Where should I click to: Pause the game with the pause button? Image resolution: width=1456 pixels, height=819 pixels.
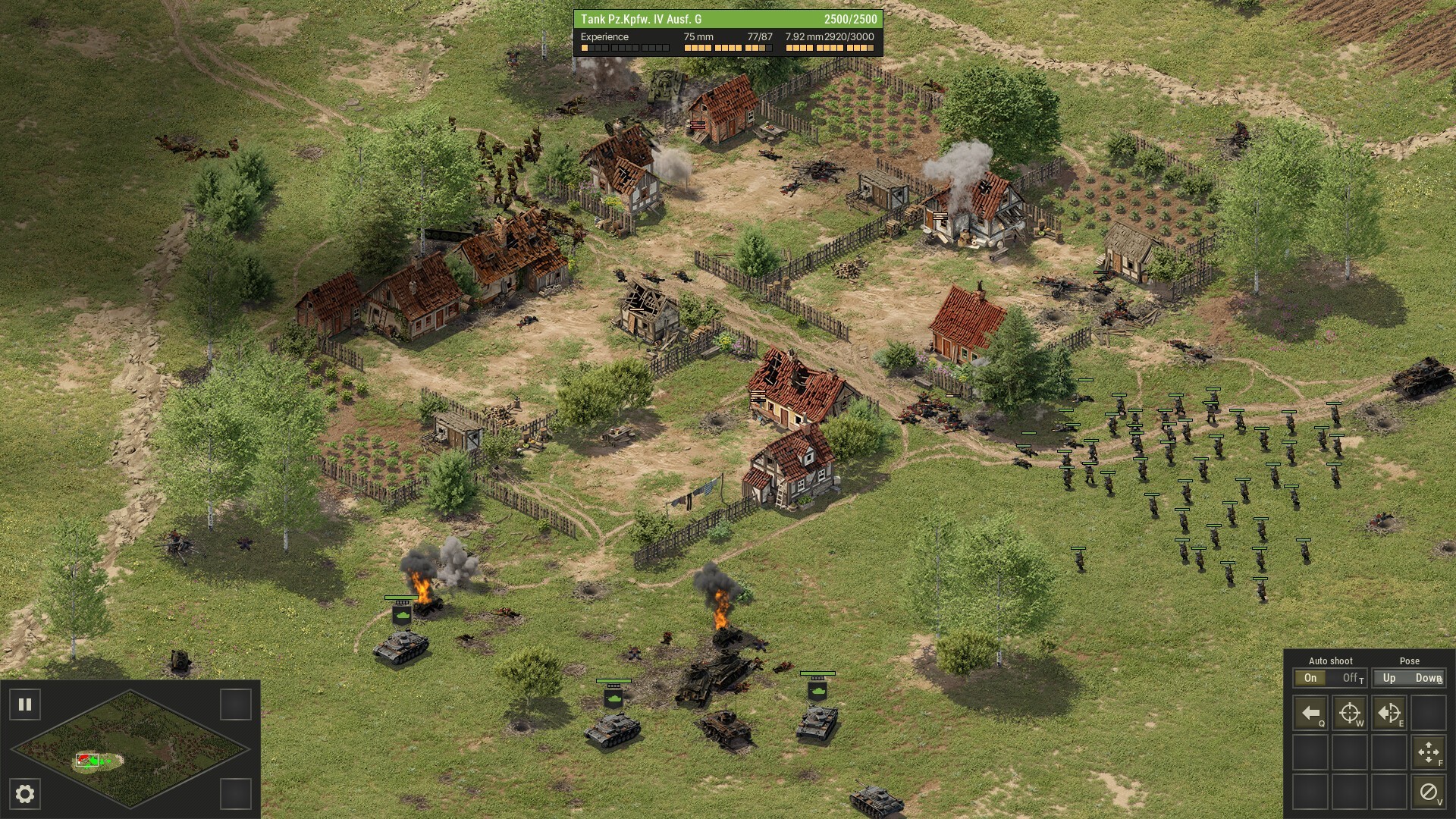25,704
